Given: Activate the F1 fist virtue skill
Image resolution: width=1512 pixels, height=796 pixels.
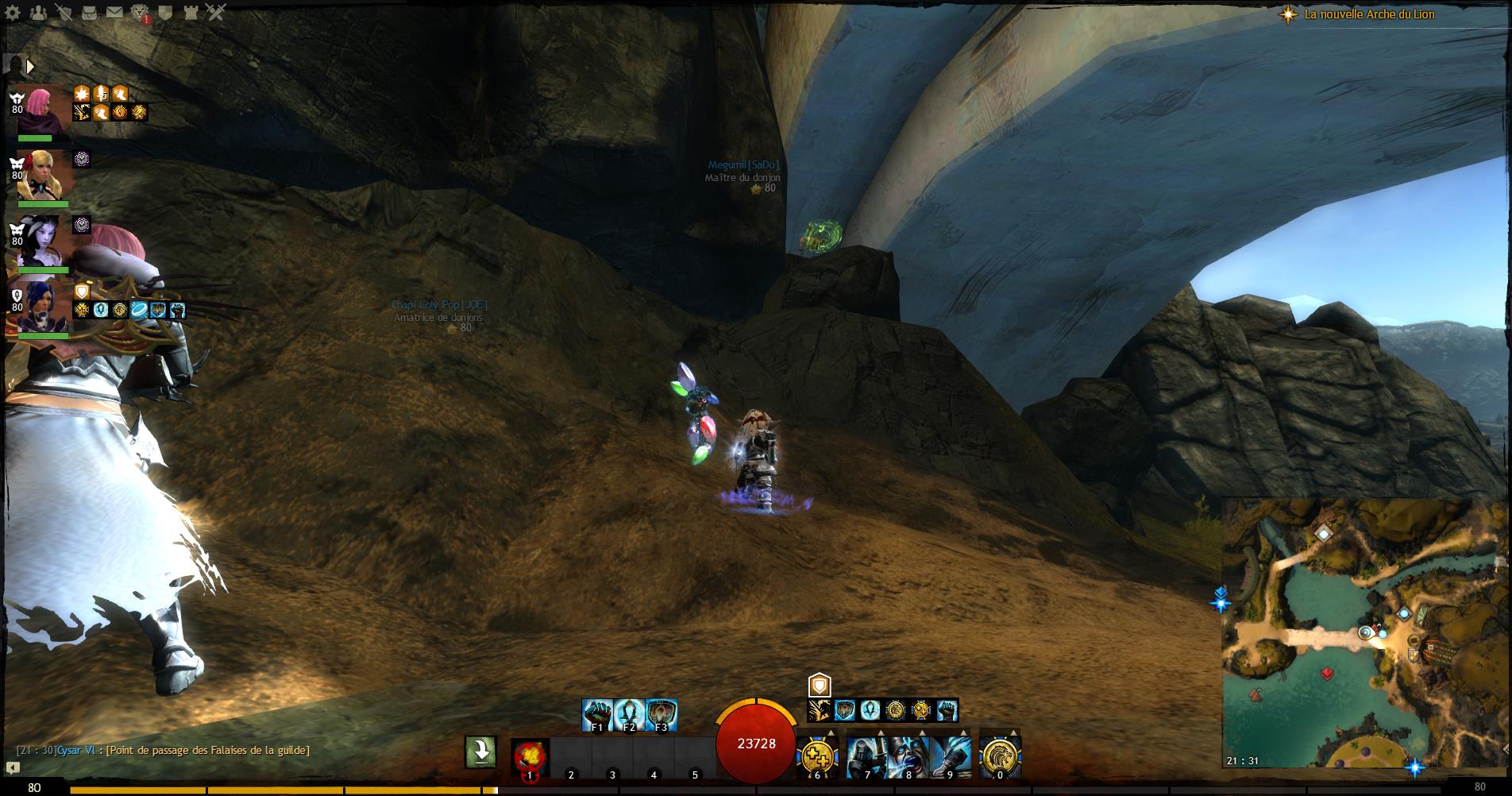Looking at the screenshot, I should pyautogui.click(x=597, y=715).
